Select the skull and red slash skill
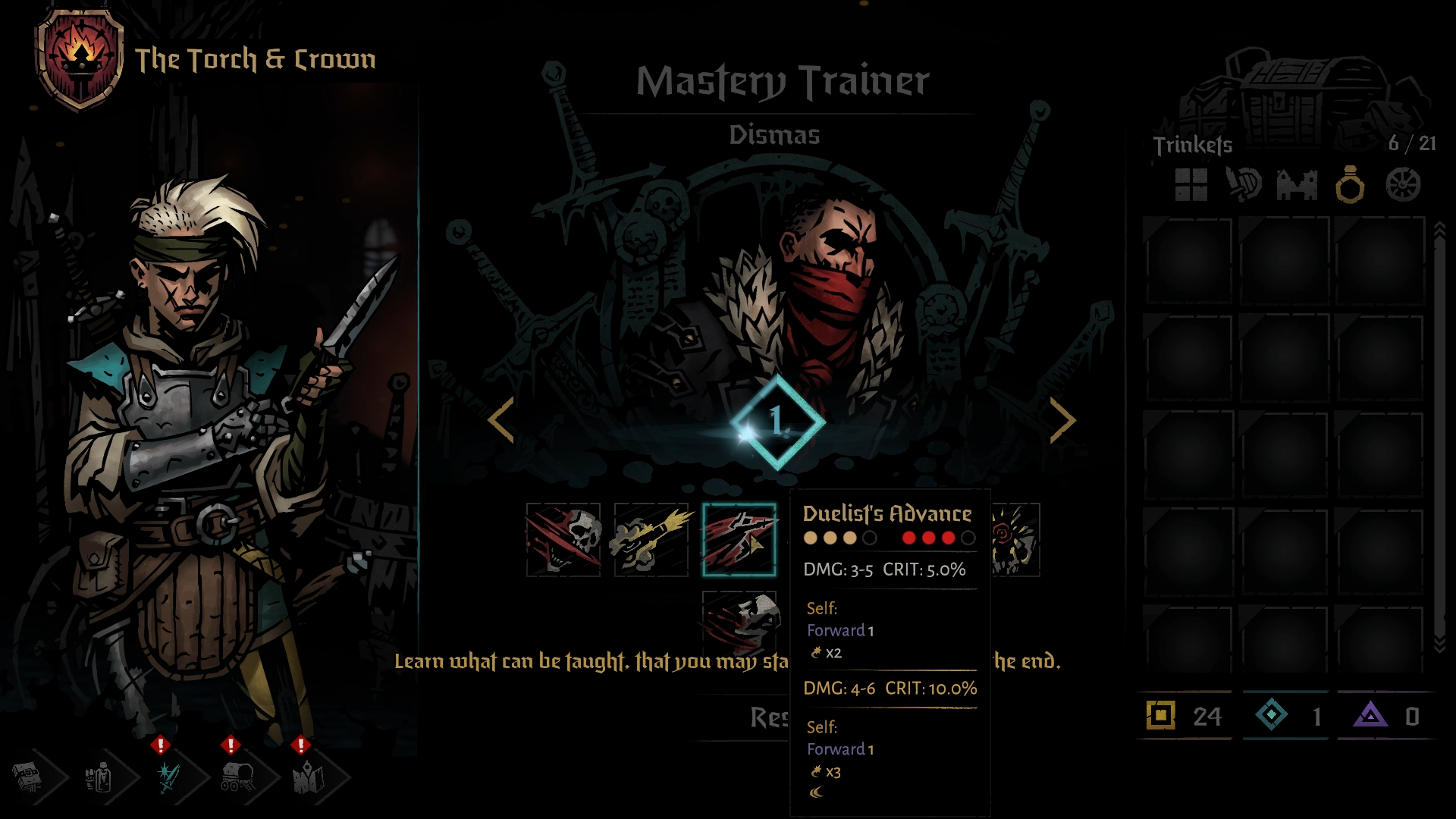 tap(563, 539)
